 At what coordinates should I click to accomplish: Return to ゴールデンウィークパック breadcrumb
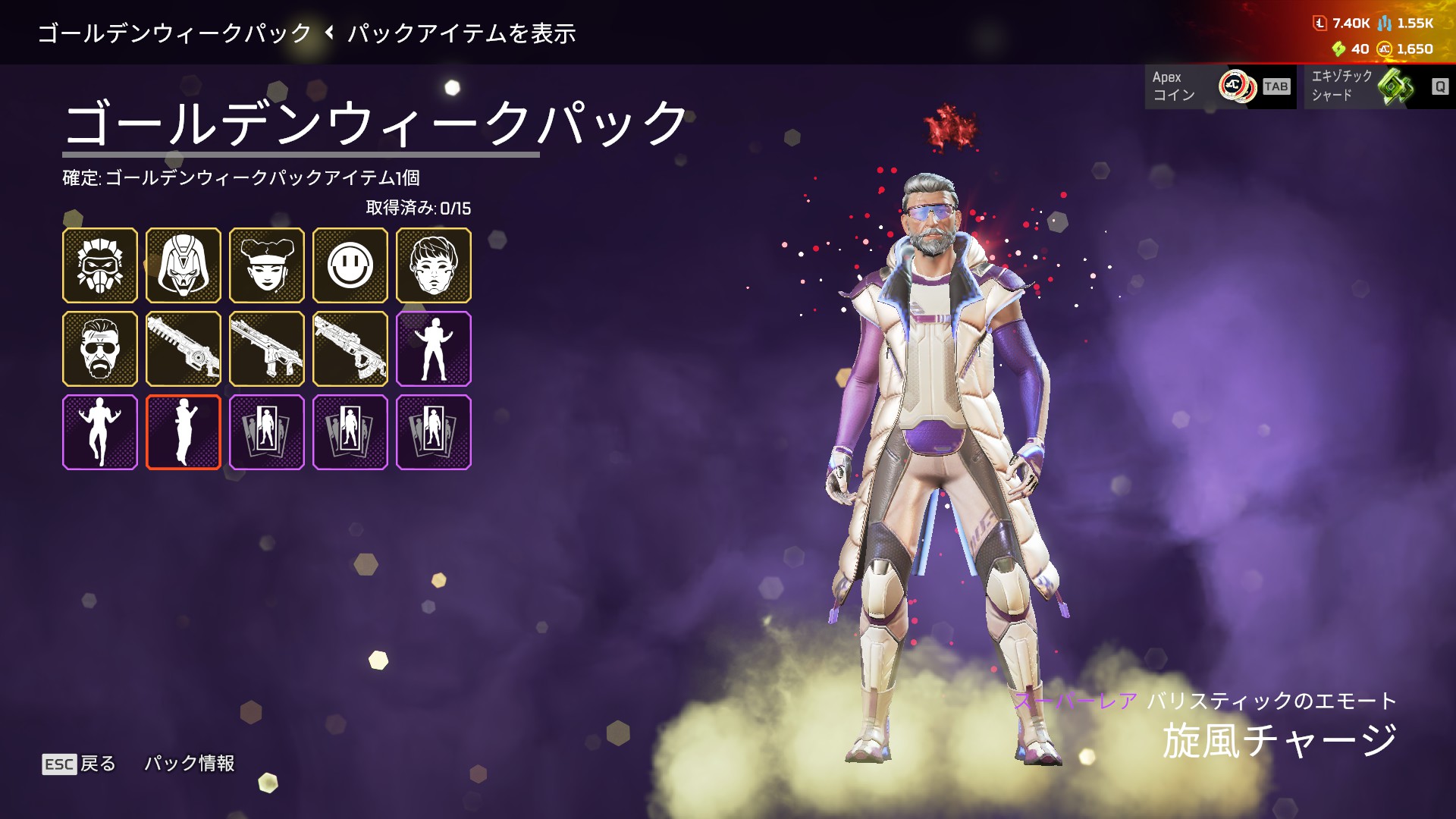click(174, 33)
